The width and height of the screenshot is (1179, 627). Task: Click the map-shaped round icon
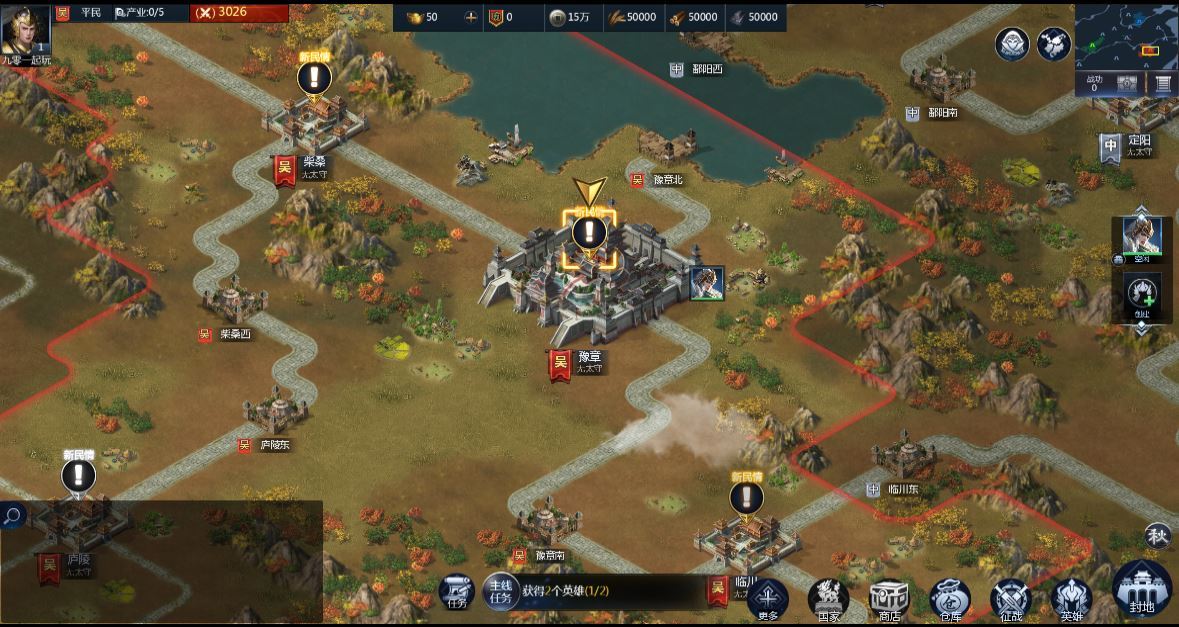click(x=1054, y=44)
